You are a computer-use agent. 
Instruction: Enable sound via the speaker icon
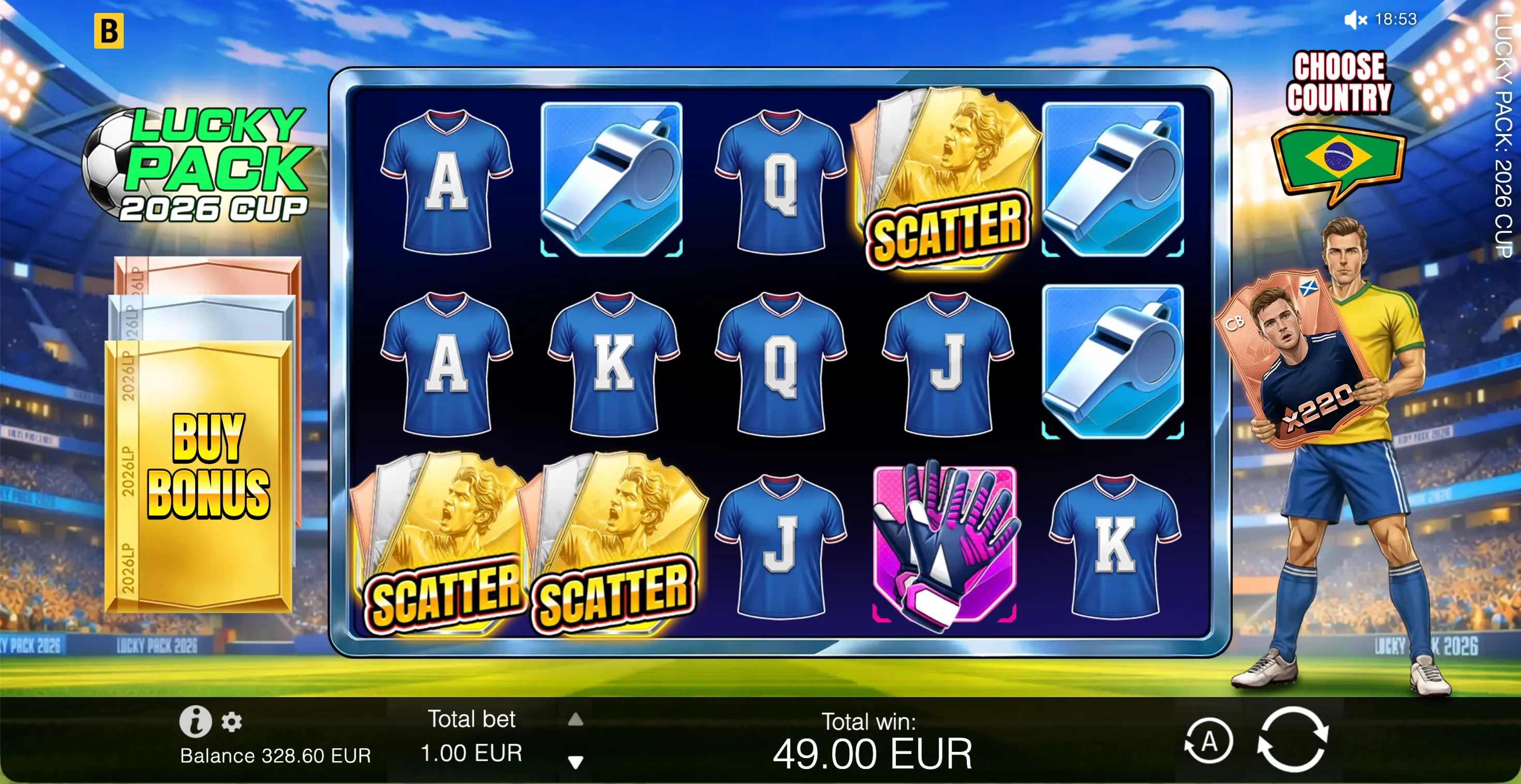[x=1356, y=20]
